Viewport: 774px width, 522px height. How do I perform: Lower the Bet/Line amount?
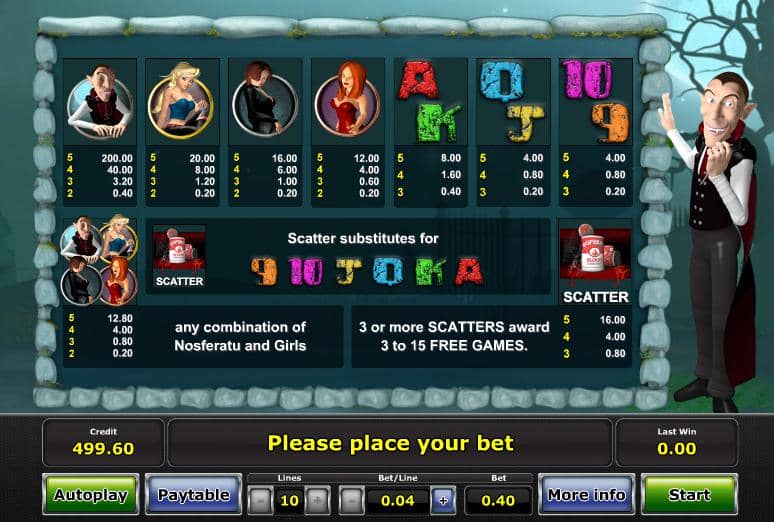(x=352, y=499)
